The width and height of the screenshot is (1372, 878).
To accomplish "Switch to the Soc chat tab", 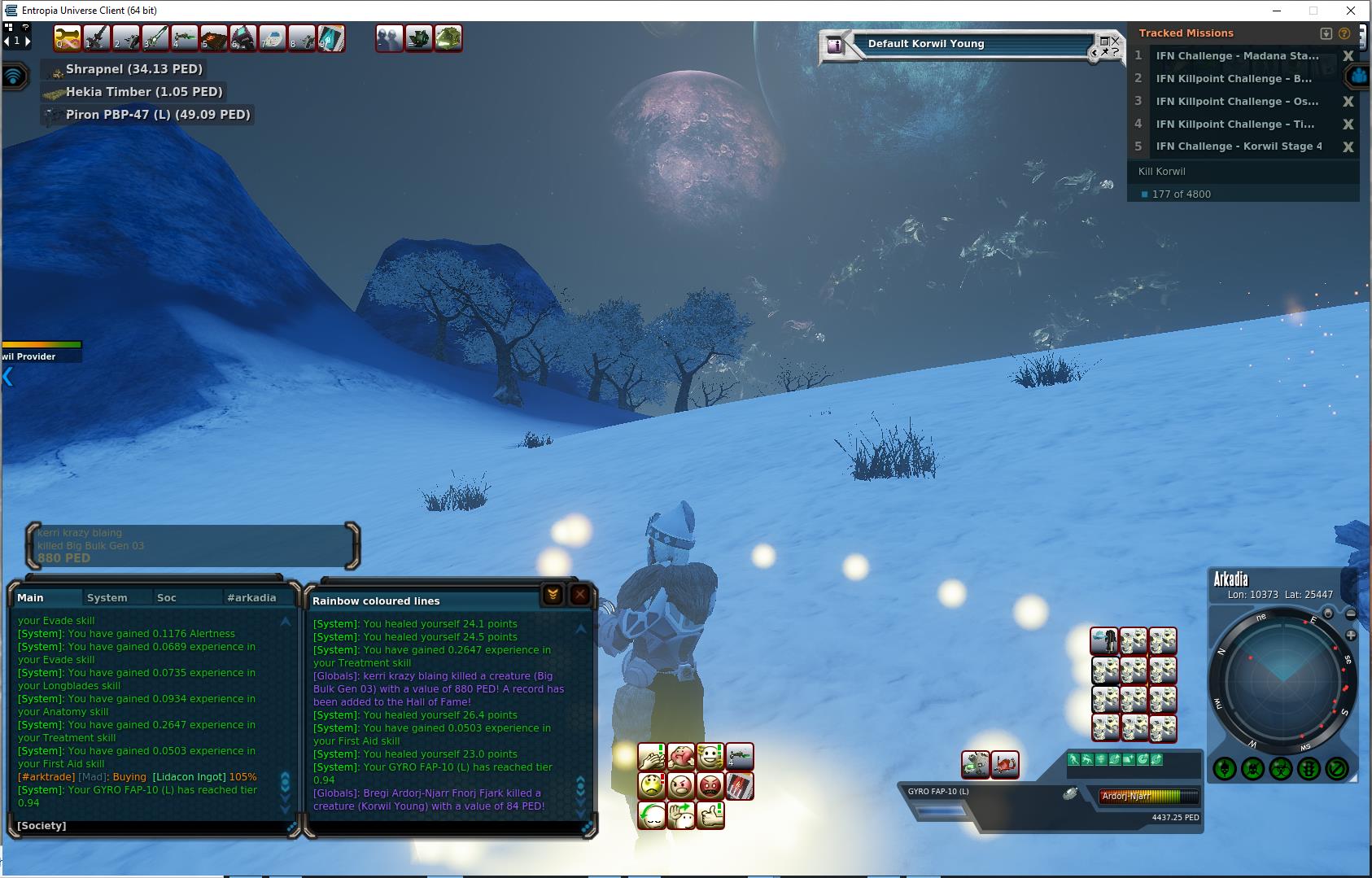I will coord(167,597).
